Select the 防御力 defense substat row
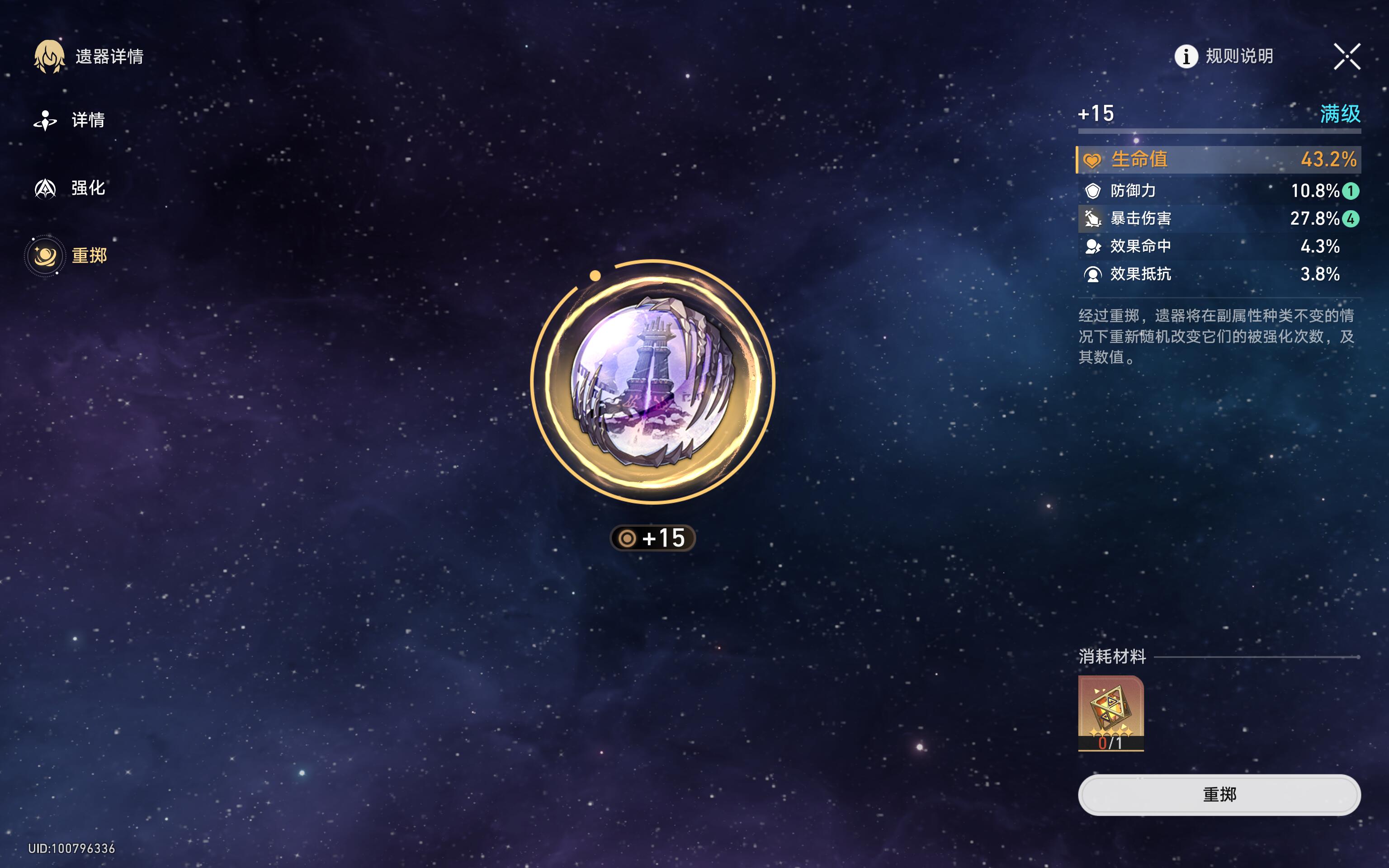 [1219, 191]
